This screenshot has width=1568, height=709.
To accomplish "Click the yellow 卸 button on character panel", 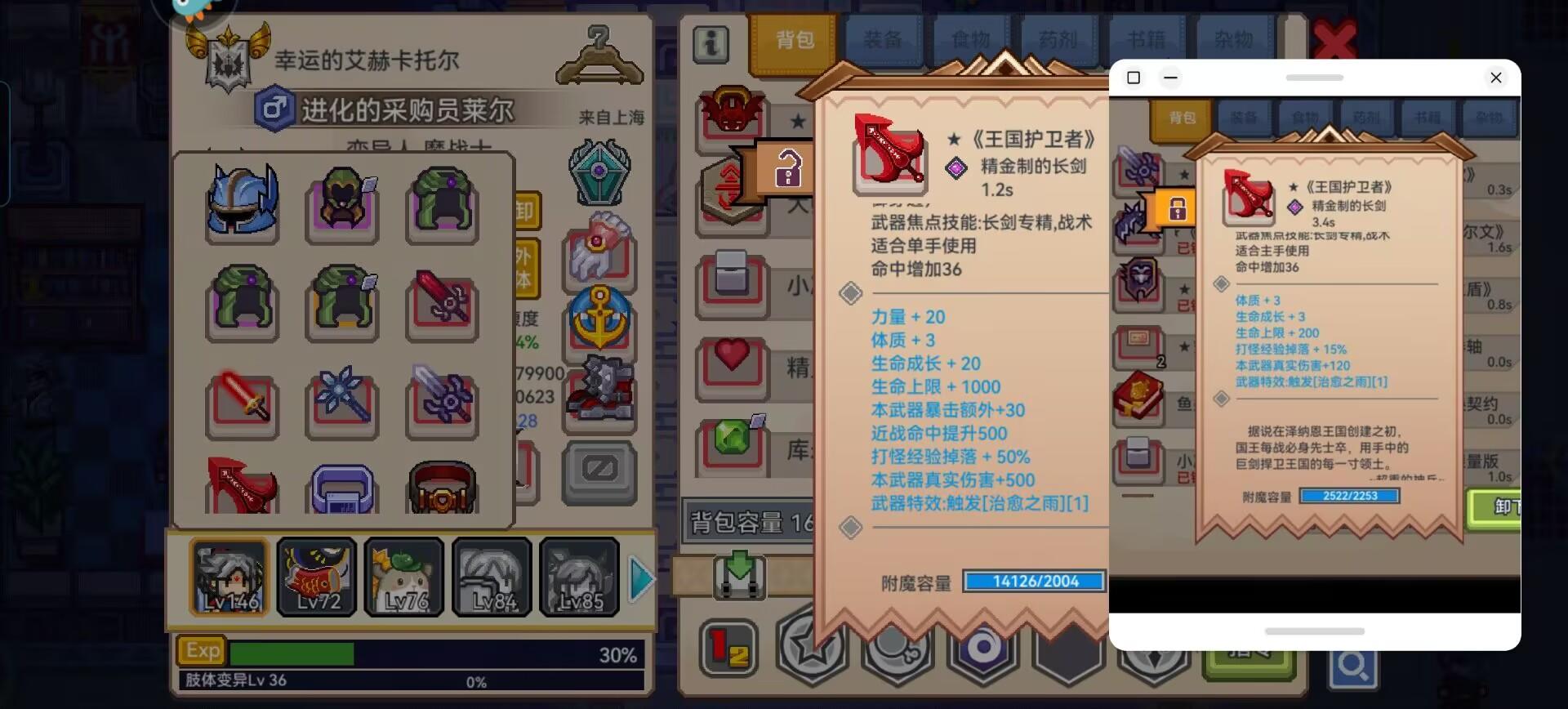I will (x=525, y=211).
